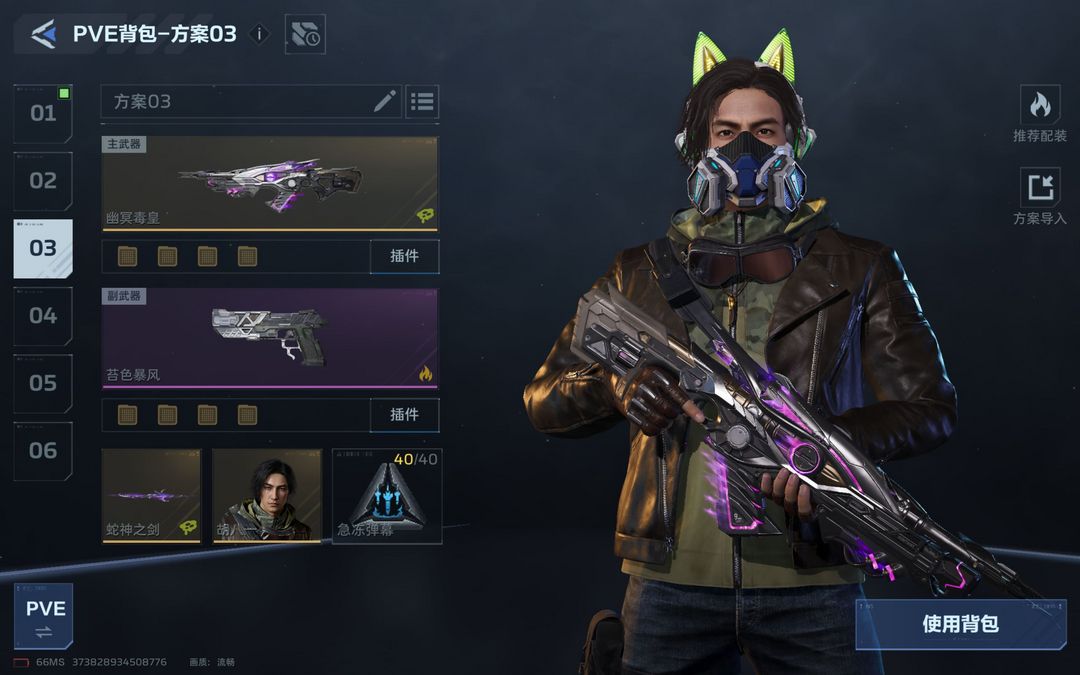Go back using the arrow button
The width and height of the screenshot is (1080, 675).
[x=43, y=34]
